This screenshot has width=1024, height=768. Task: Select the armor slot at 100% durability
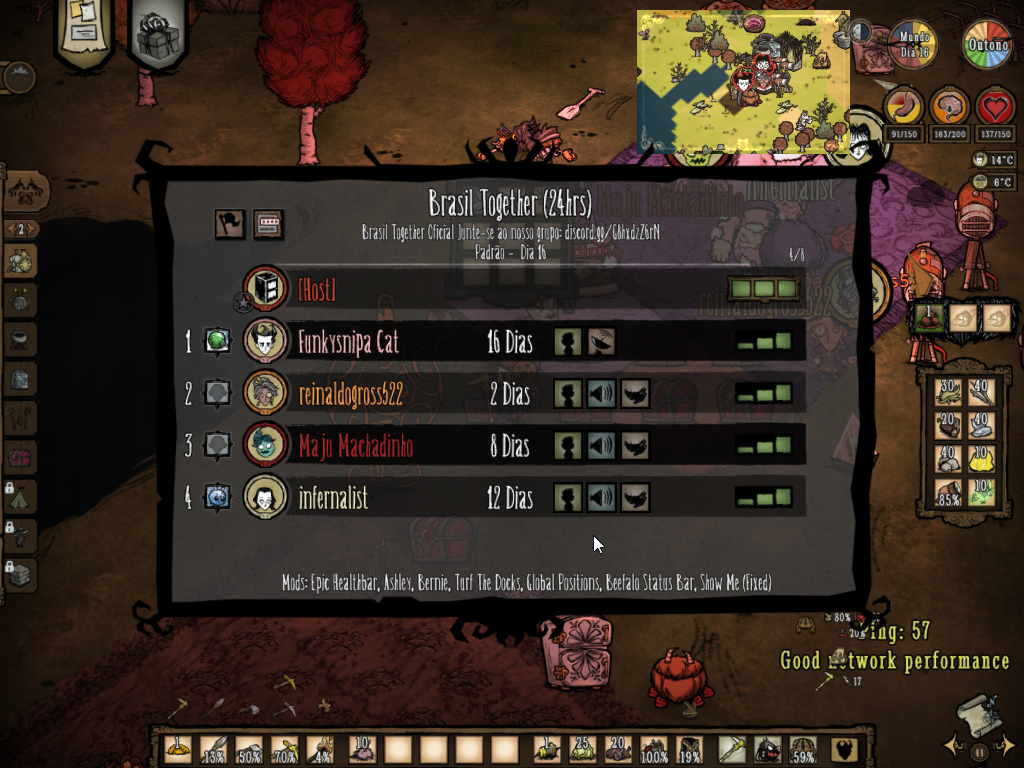654,750
